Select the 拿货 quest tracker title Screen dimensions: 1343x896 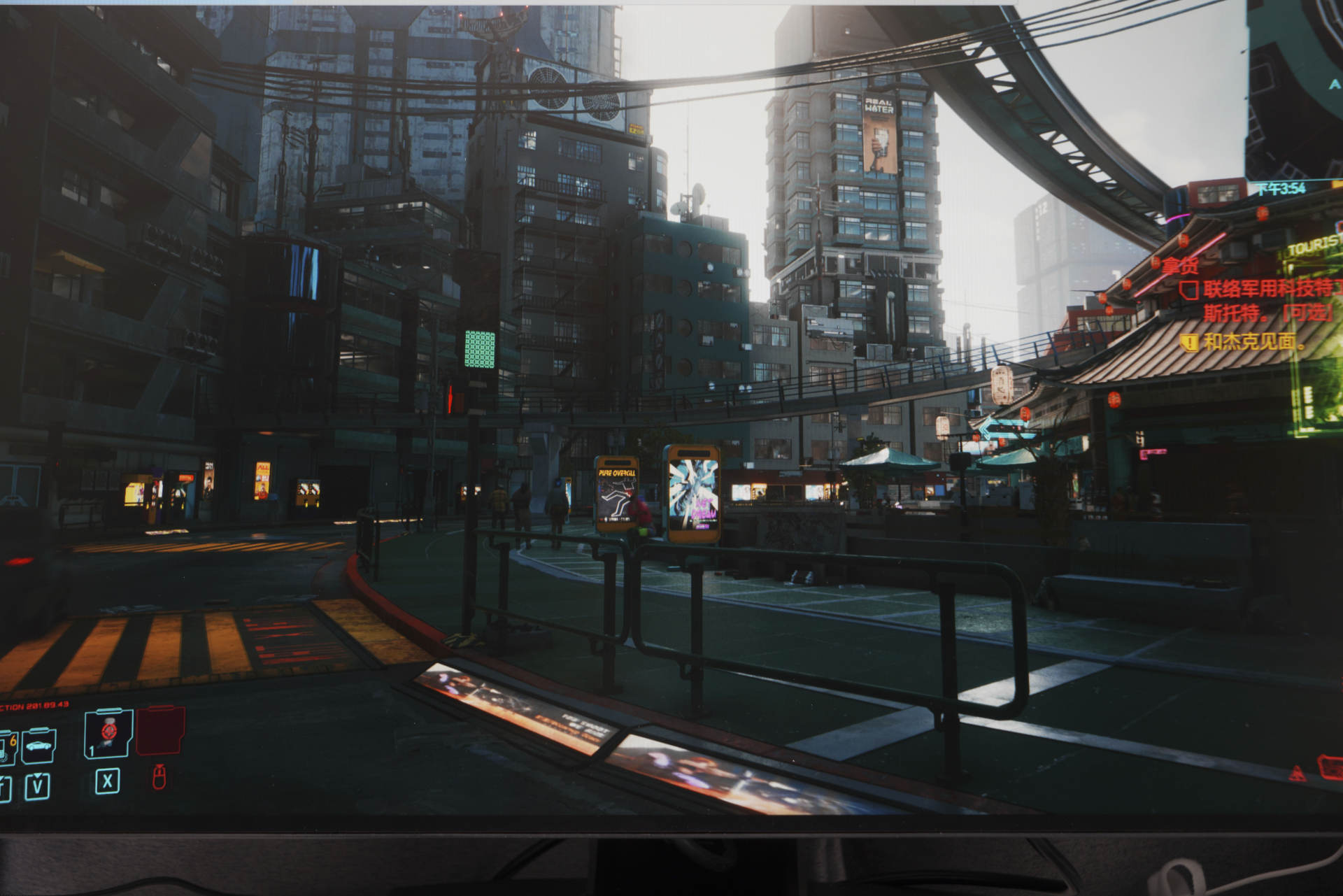pos(1181,266)
